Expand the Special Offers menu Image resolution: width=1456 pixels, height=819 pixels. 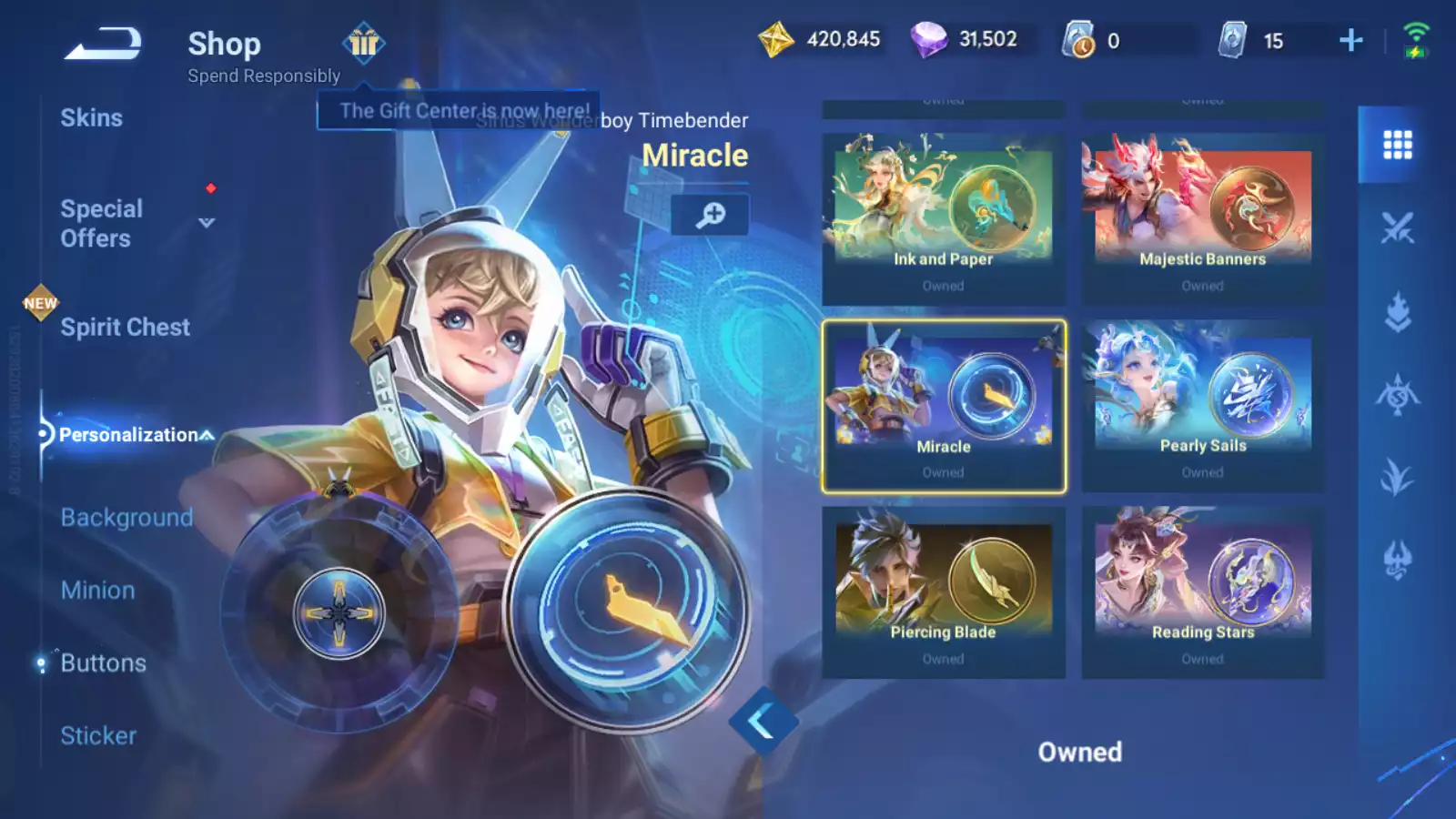[207, 223]
